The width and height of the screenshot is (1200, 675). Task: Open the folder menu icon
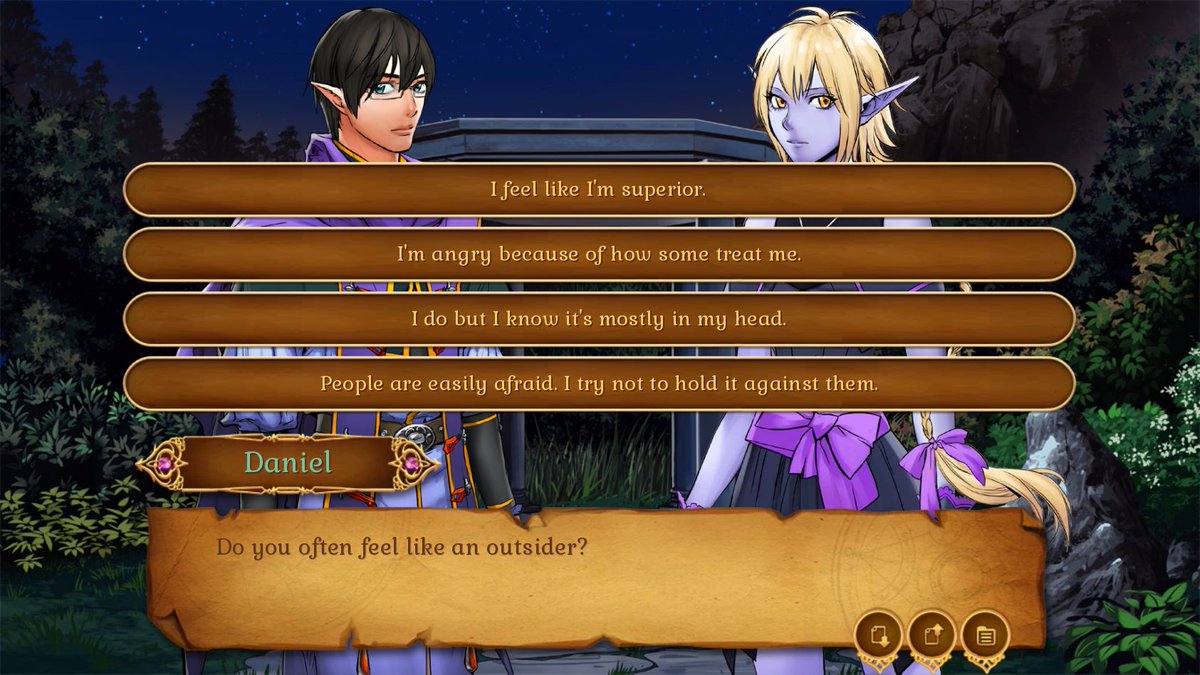[x=985, y=635]
